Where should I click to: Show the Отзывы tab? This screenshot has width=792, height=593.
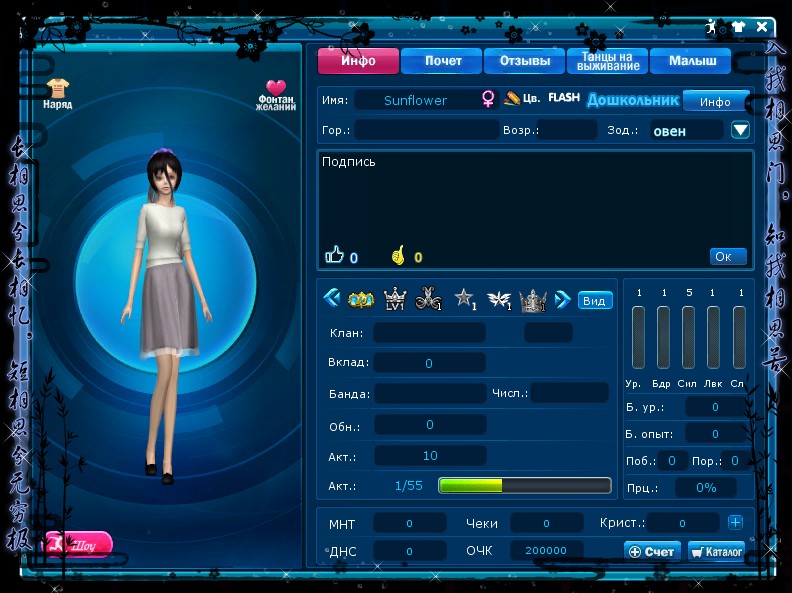coord(525,61)
